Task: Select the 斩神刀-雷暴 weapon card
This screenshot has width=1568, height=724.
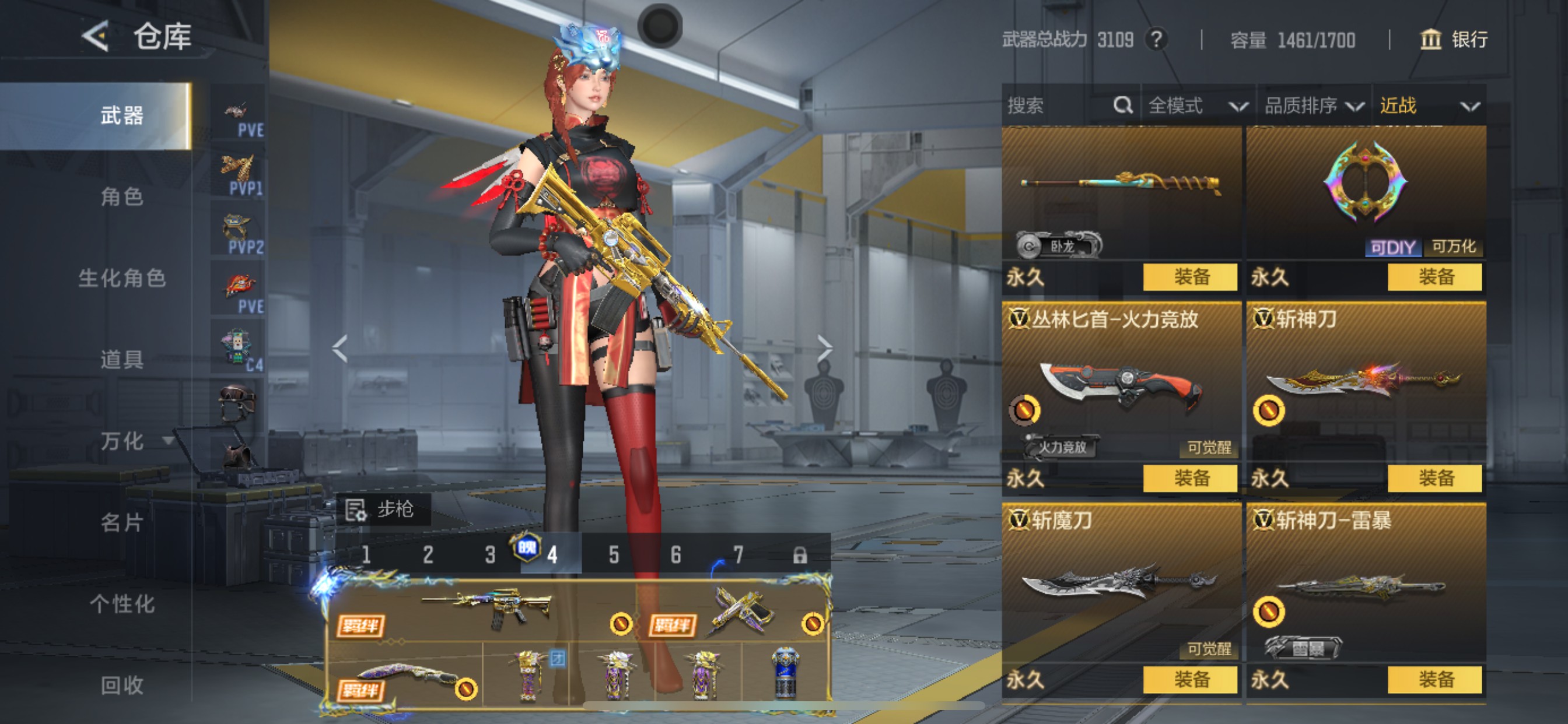Action: (x=1366, y=585)
